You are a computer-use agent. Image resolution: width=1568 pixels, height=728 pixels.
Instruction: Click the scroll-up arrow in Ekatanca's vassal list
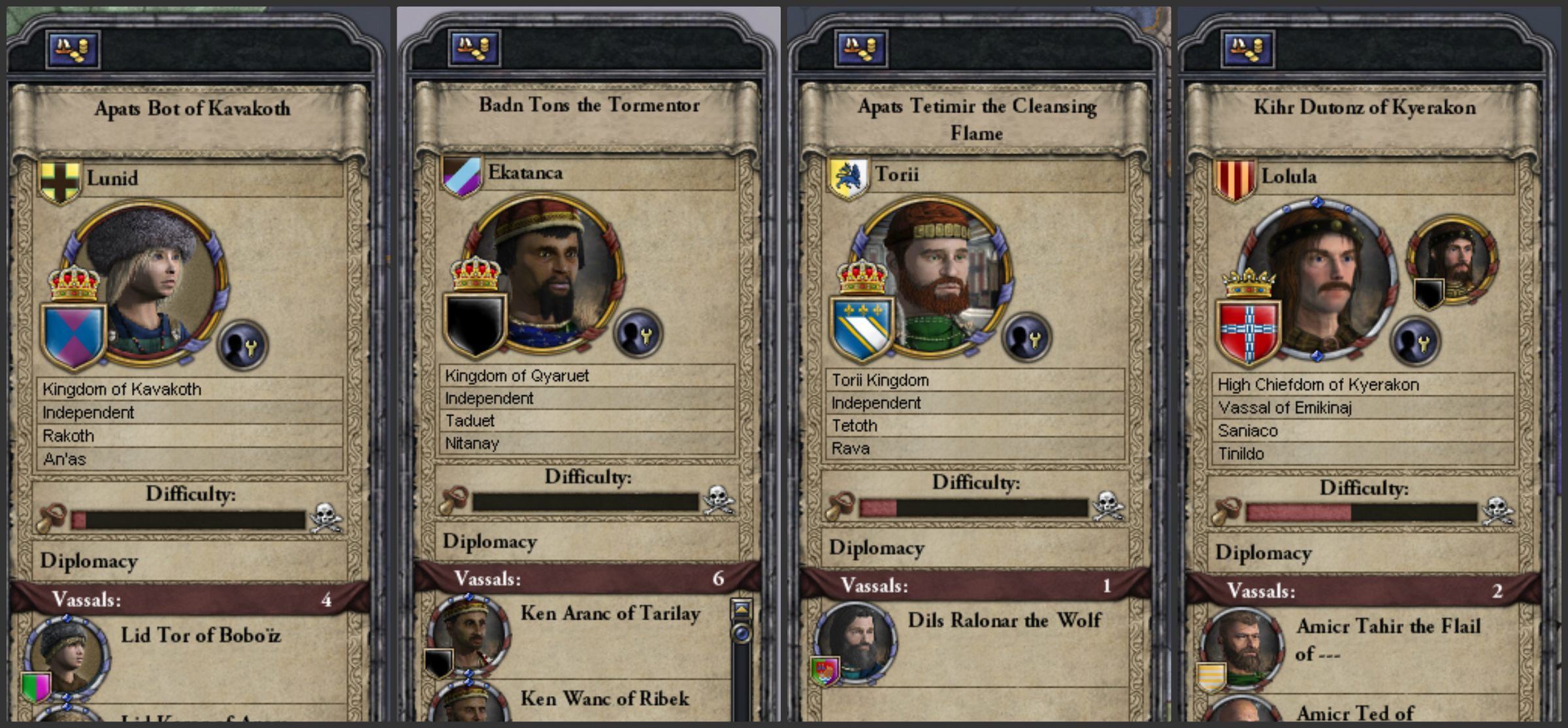coord(740,607)
